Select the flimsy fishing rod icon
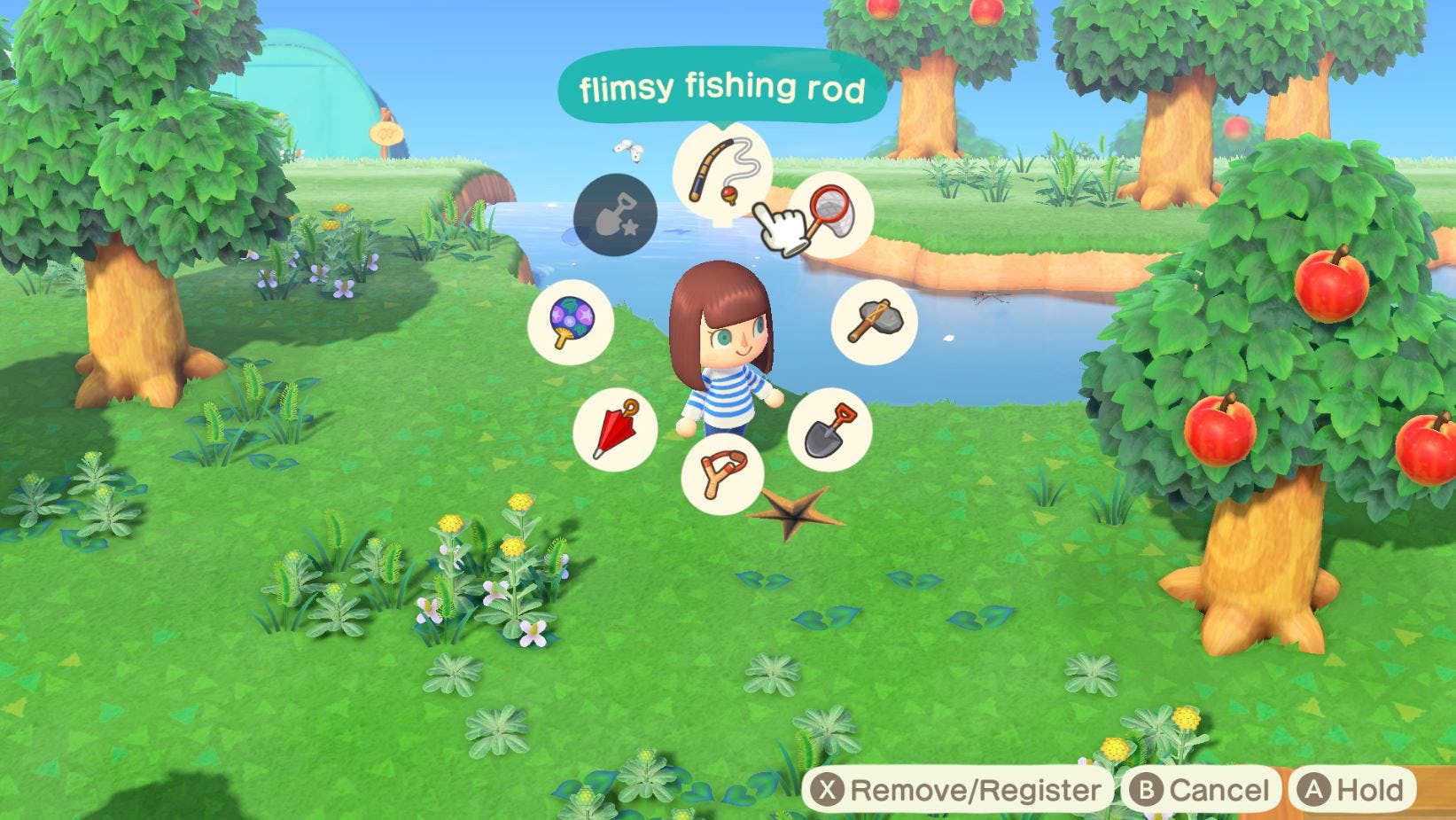Image resolution: width=1456 pixels, height=820 pixels. point(725,168)
